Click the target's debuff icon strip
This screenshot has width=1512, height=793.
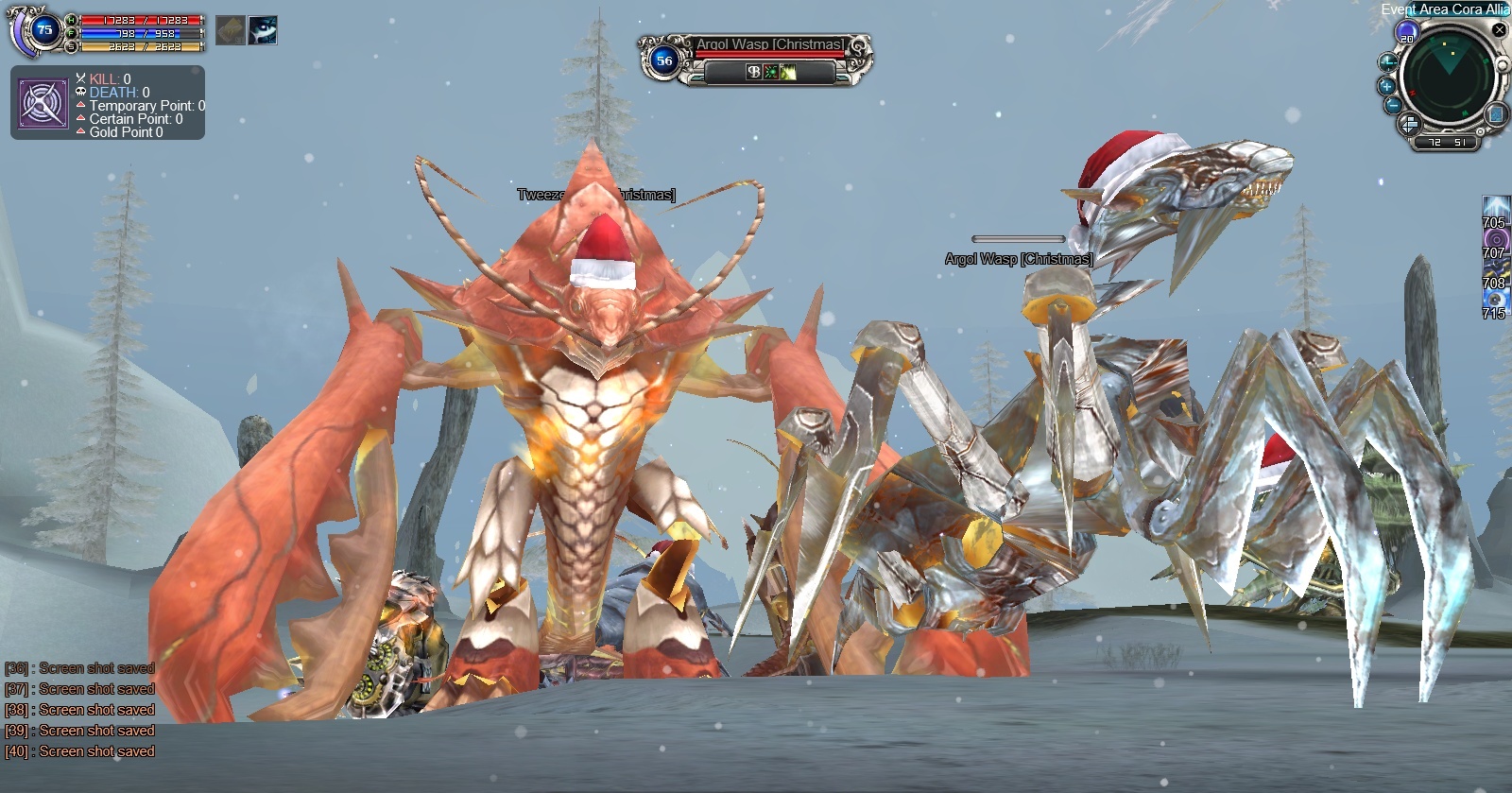(x=771, y=72)
